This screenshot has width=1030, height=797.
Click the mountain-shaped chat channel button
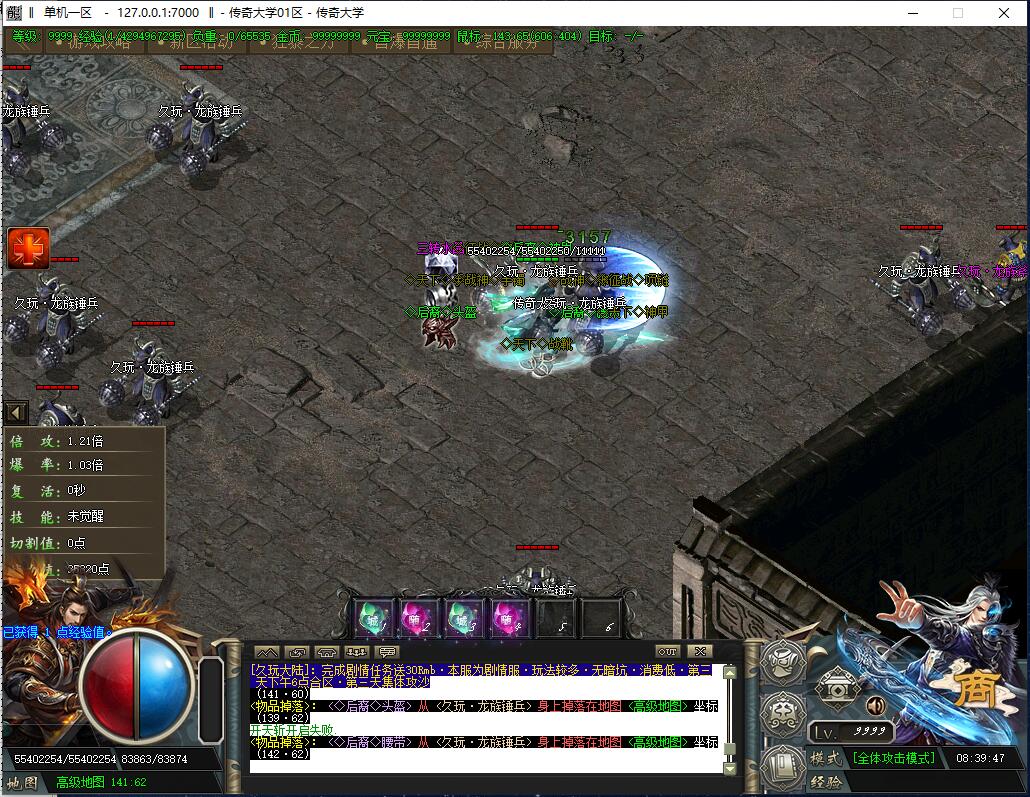click(267, 652)
